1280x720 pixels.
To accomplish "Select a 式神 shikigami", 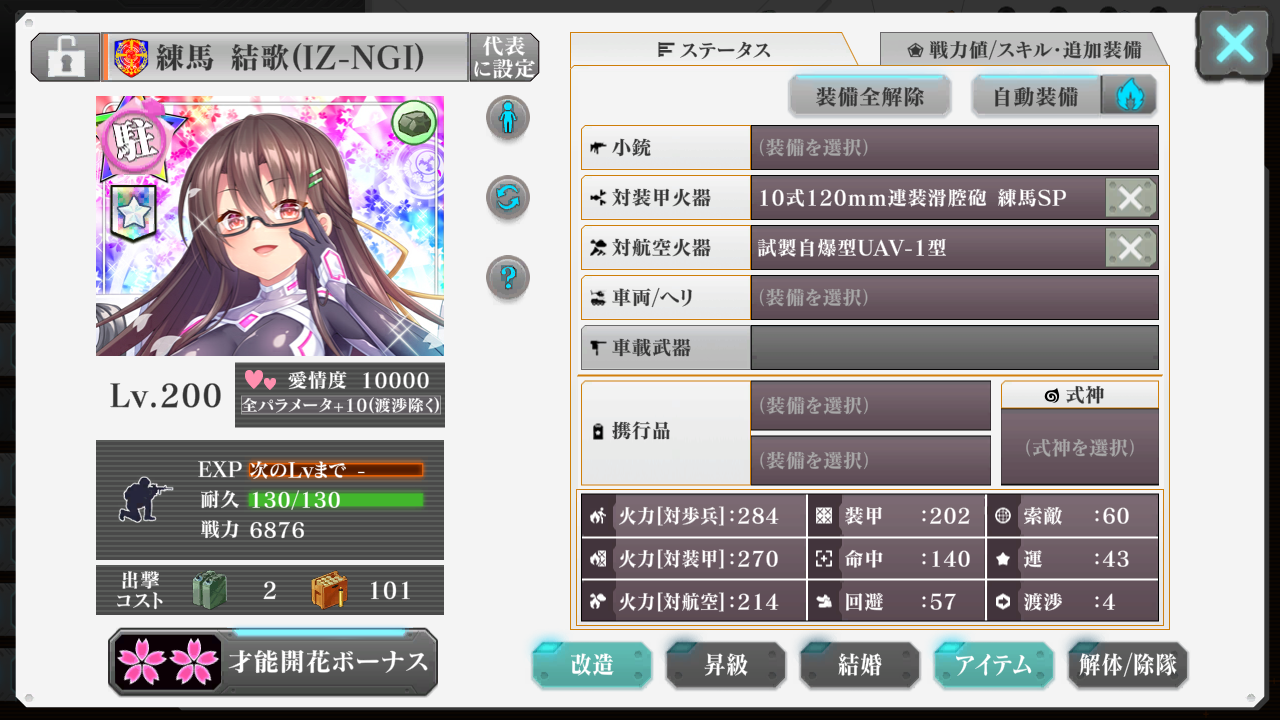I will tap(1079, 447).
